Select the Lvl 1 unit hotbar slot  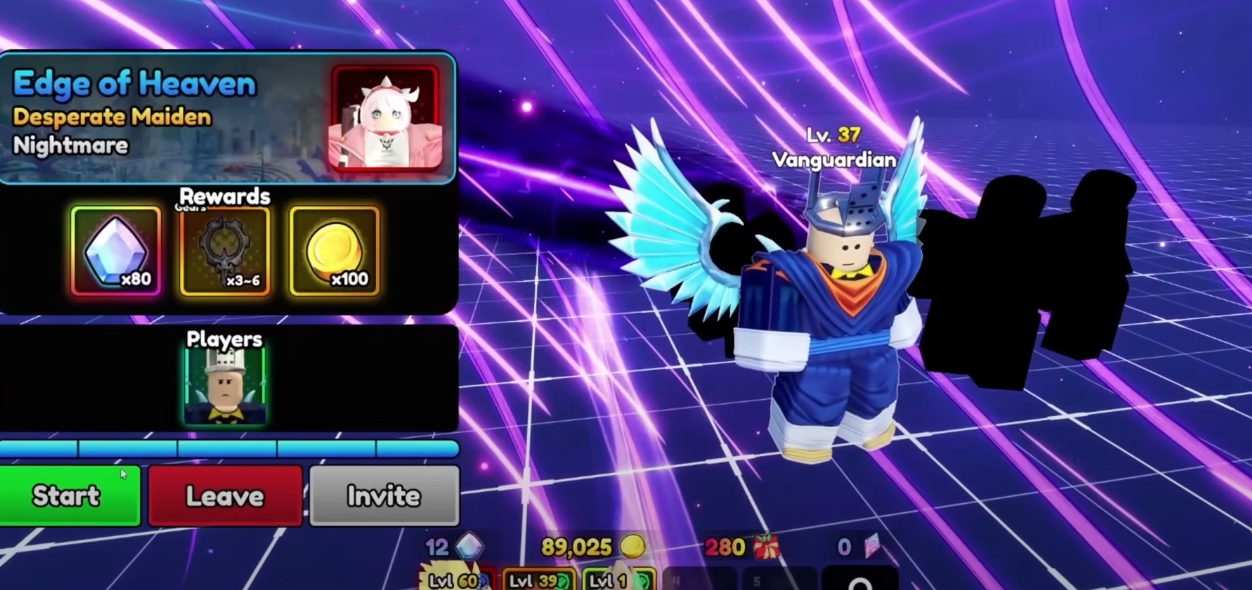617,579
